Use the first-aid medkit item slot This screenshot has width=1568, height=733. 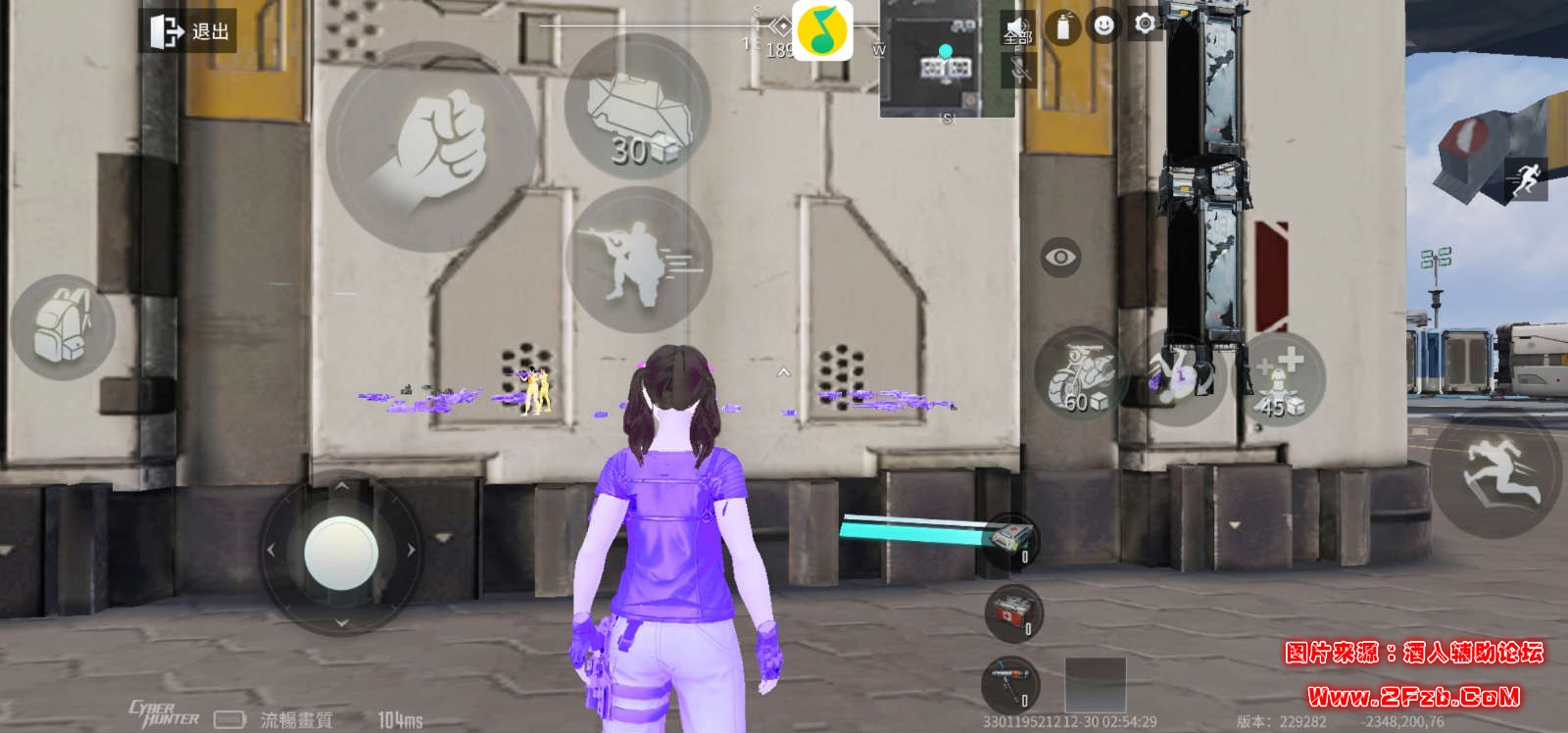click(x=1011, y=540)
